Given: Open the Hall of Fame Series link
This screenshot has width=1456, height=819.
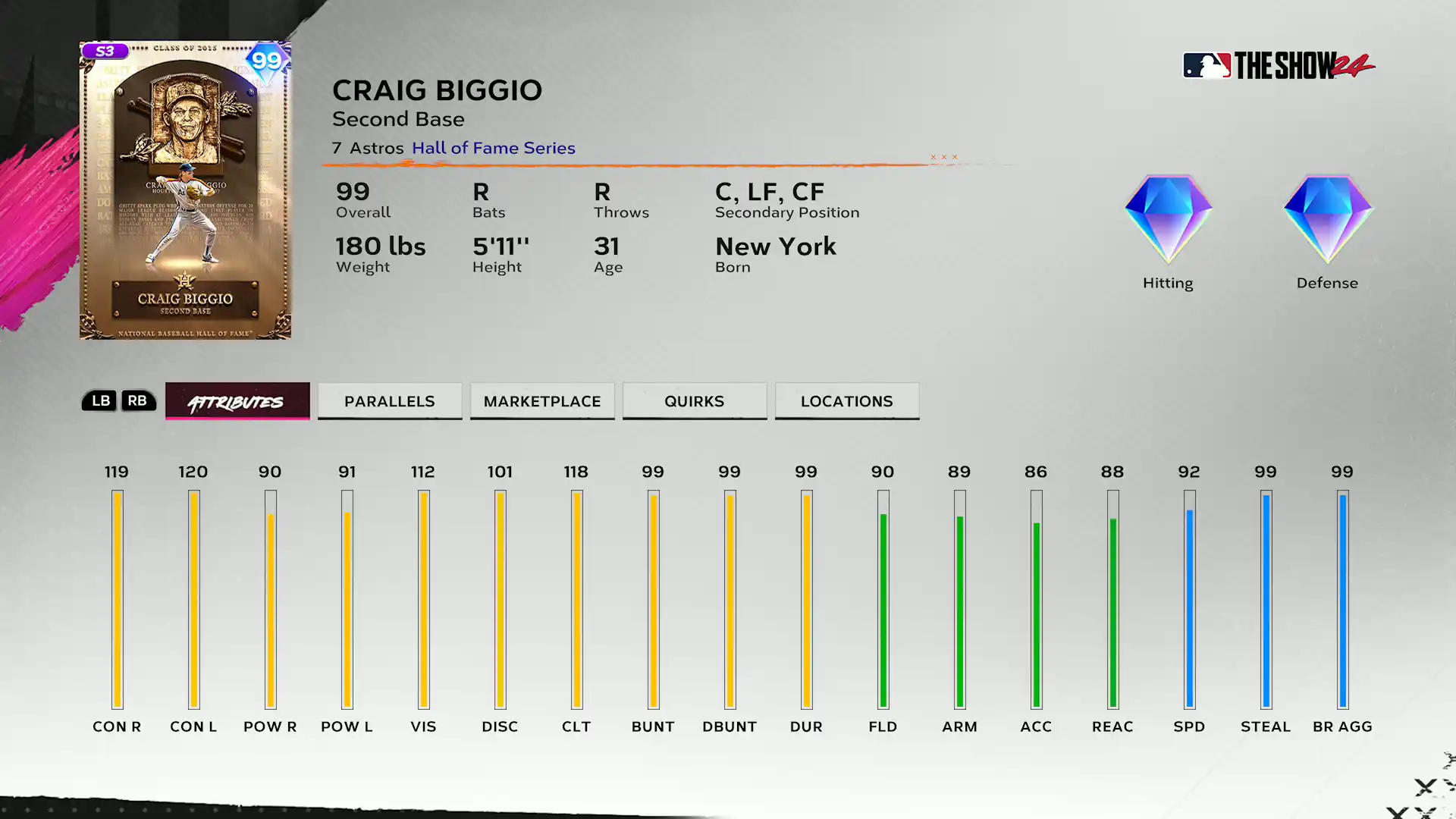Looking at the screenshot, I should coord(494,148).
